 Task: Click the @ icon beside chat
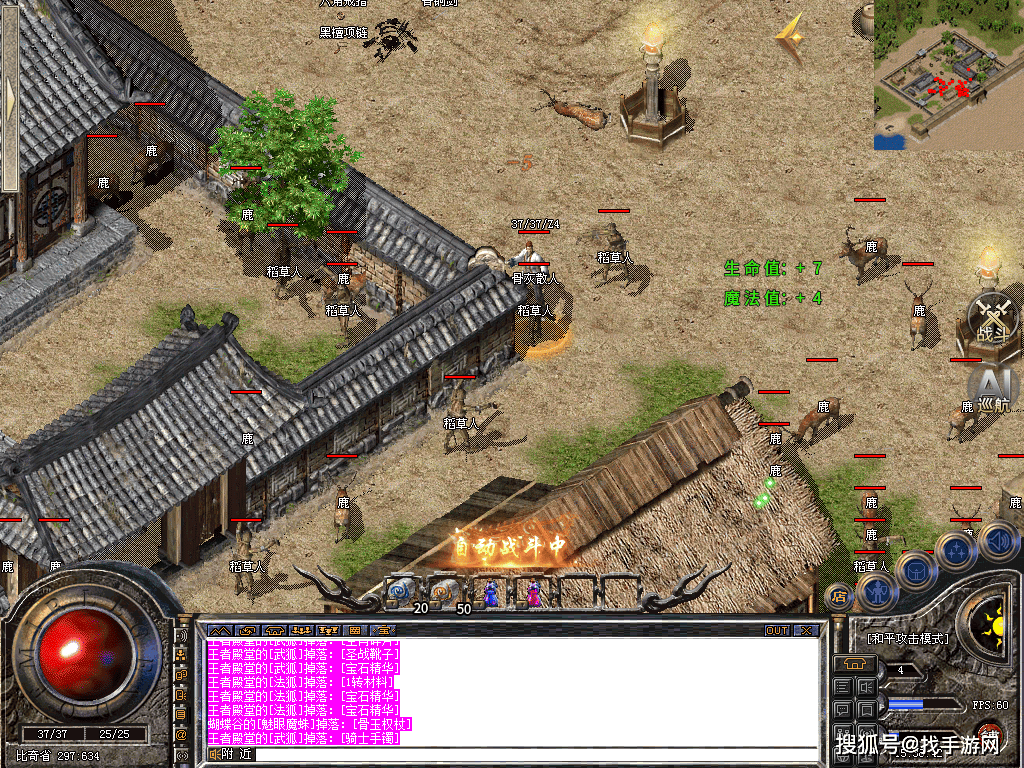pyautogui.click(x=181, y=734)
